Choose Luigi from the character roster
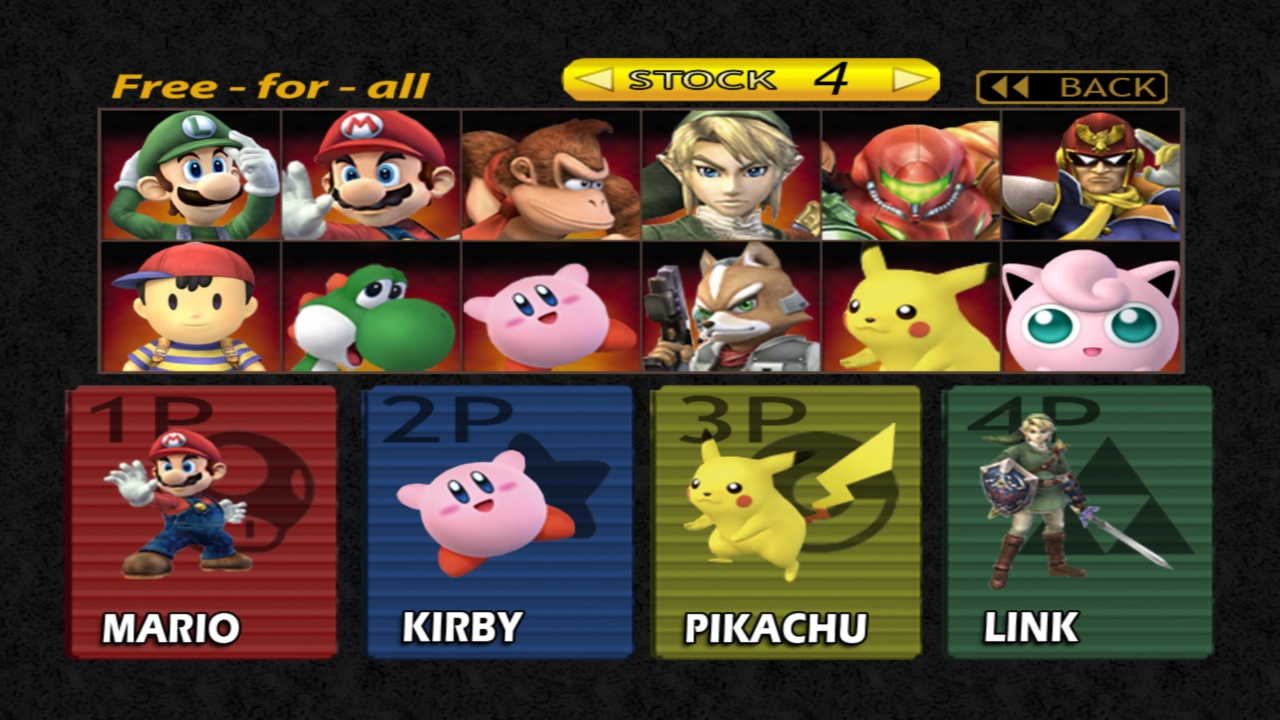The image size is (1280, 720). (191, 175)
